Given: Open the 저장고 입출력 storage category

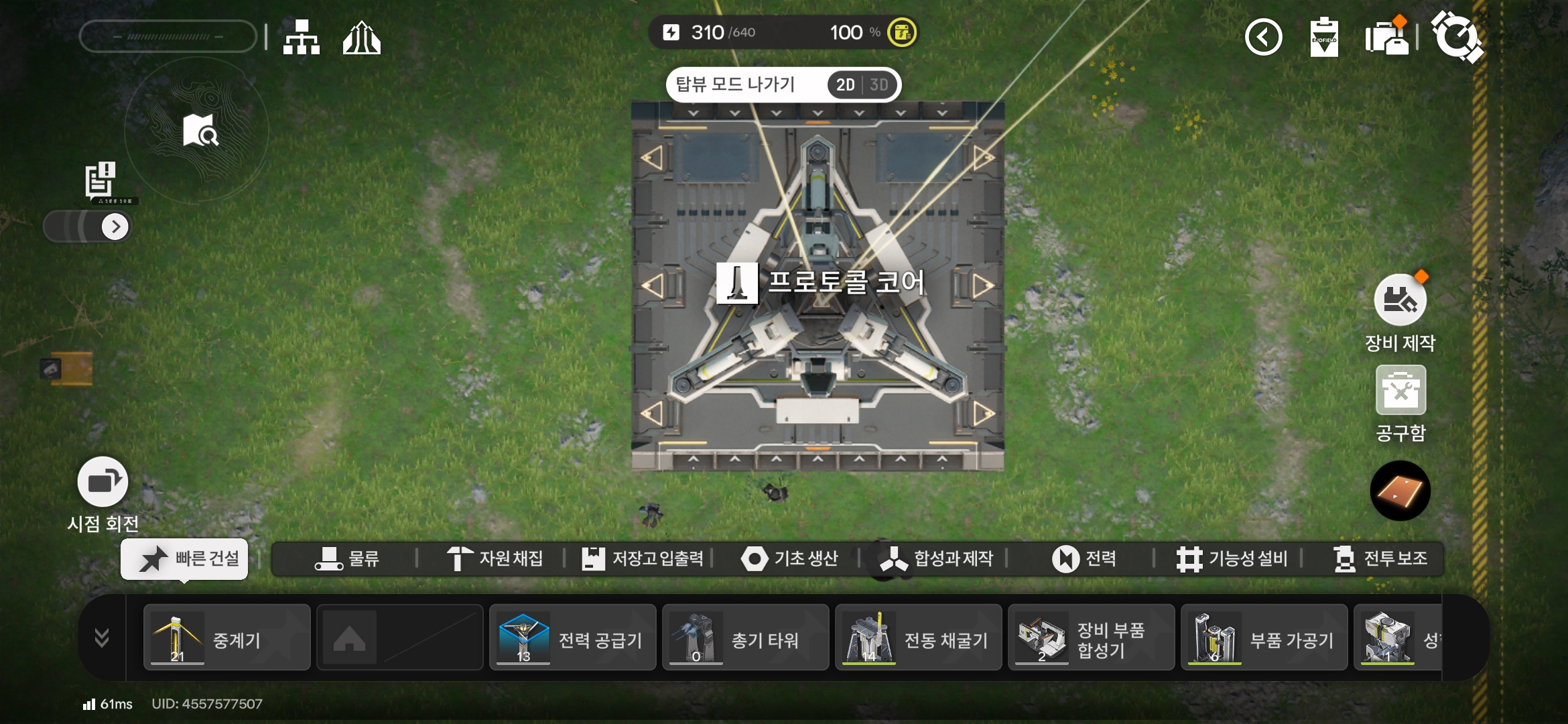Looking at the screenshot, I should pos(643,558).
